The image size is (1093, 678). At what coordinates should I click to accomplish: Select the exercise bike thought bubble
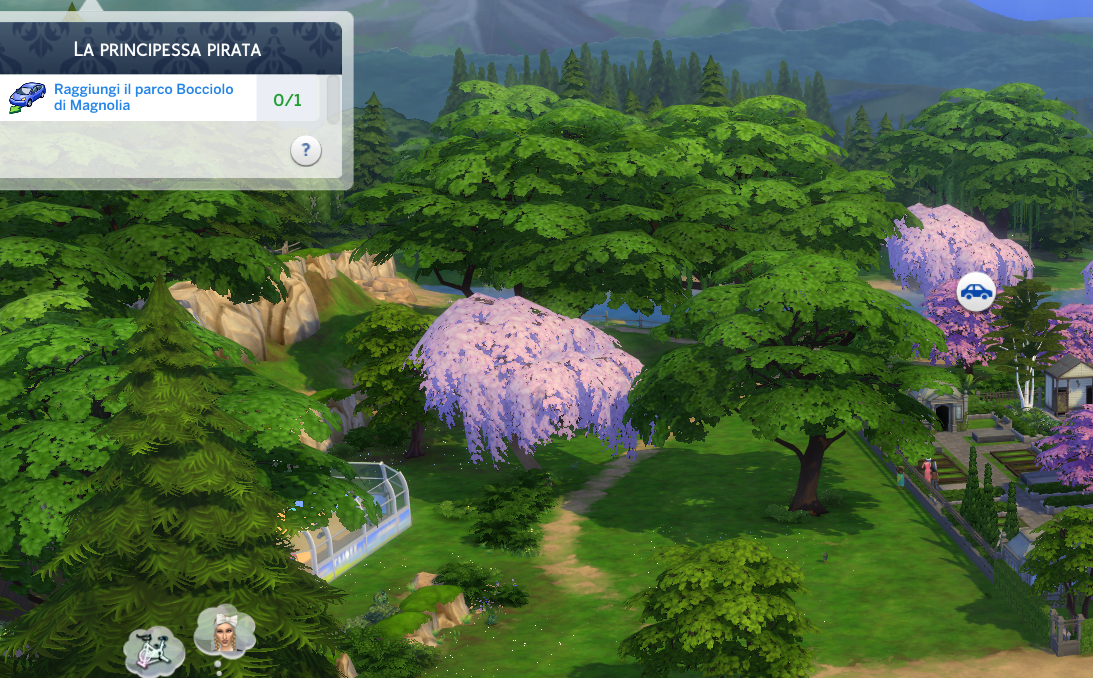(x=154, y=650)
